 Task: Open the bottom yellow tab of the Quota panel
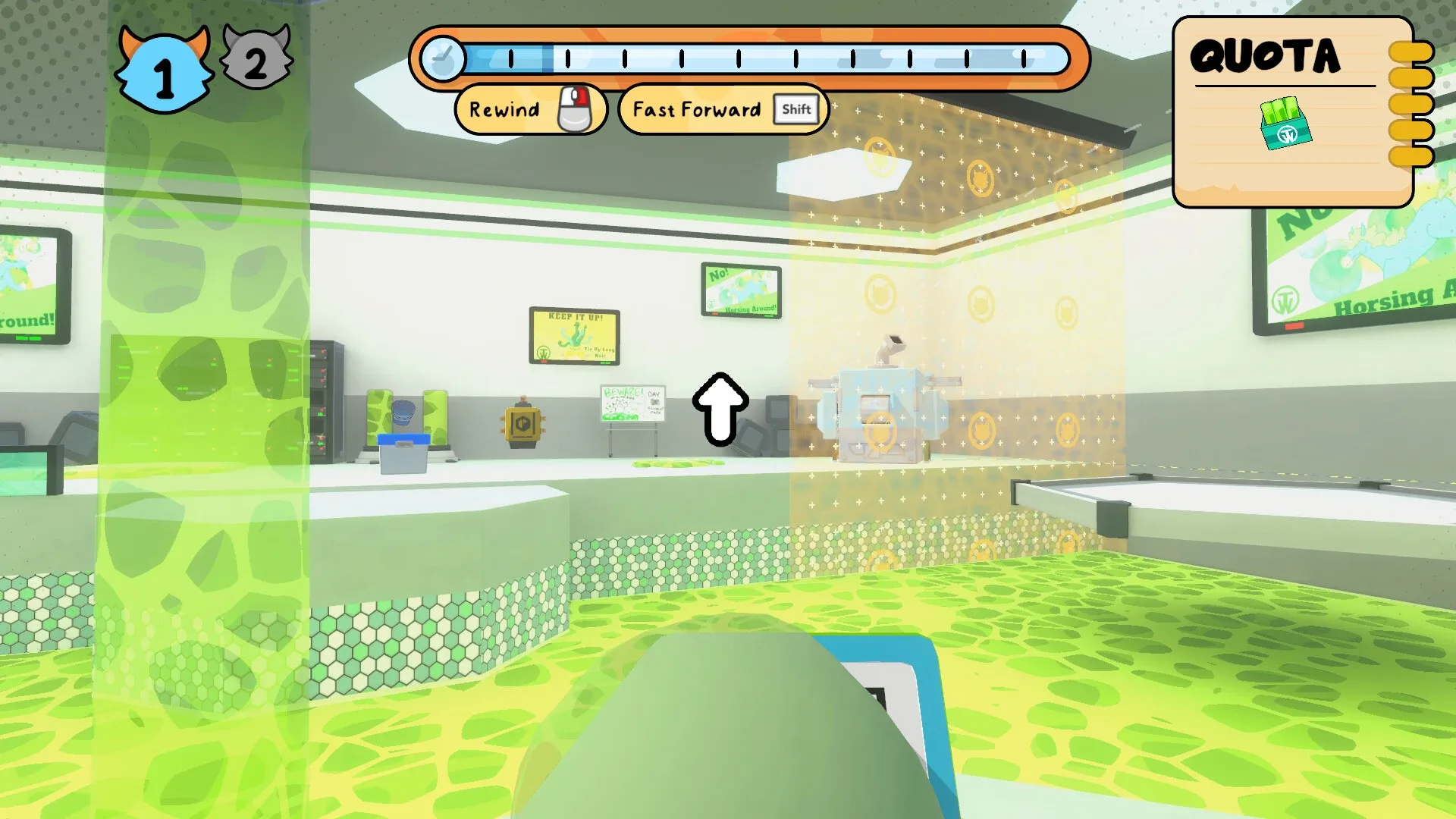coord(1409,155)
